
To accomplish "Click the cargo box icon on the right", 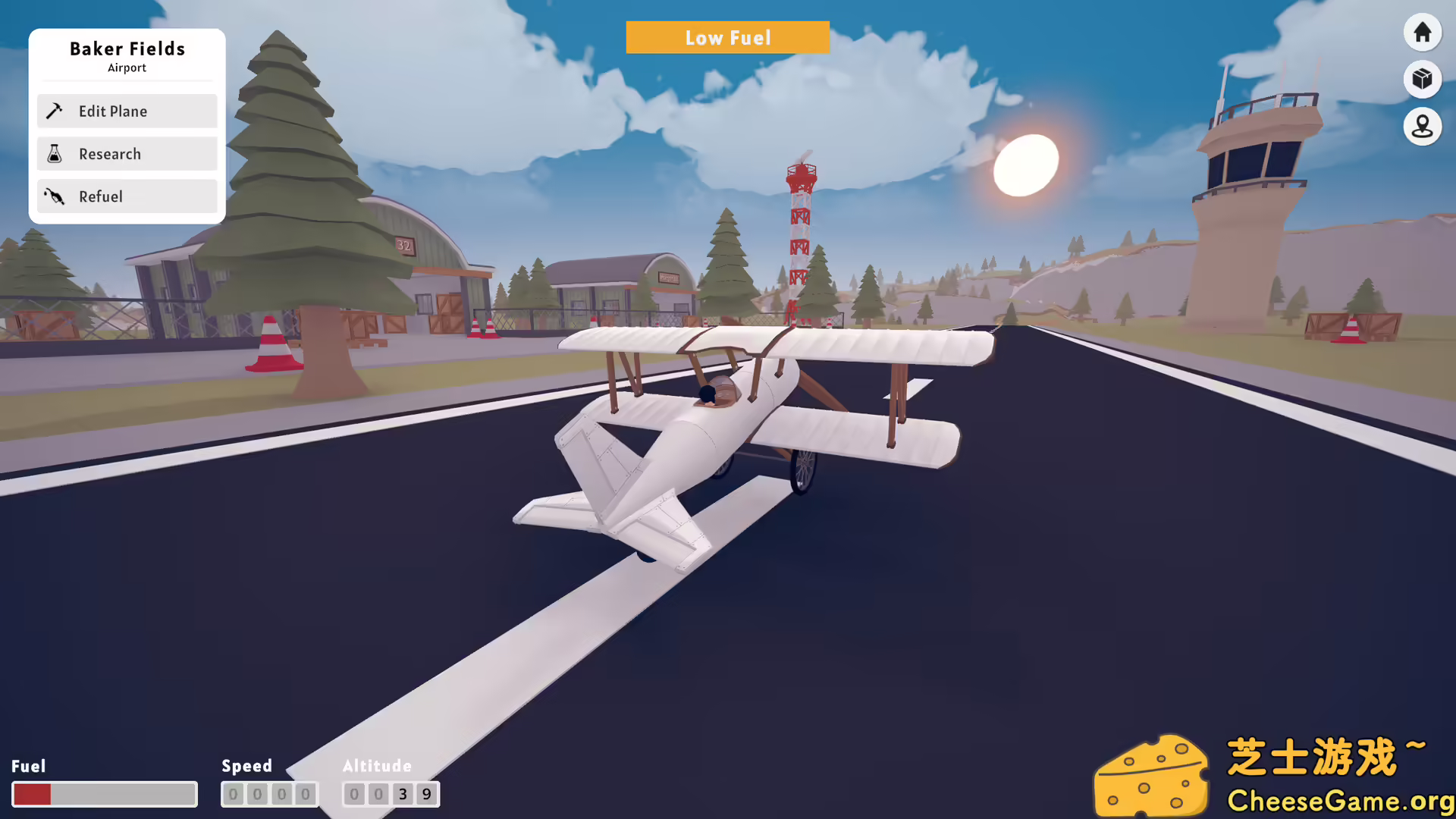I will click(x=1422, y=79).
